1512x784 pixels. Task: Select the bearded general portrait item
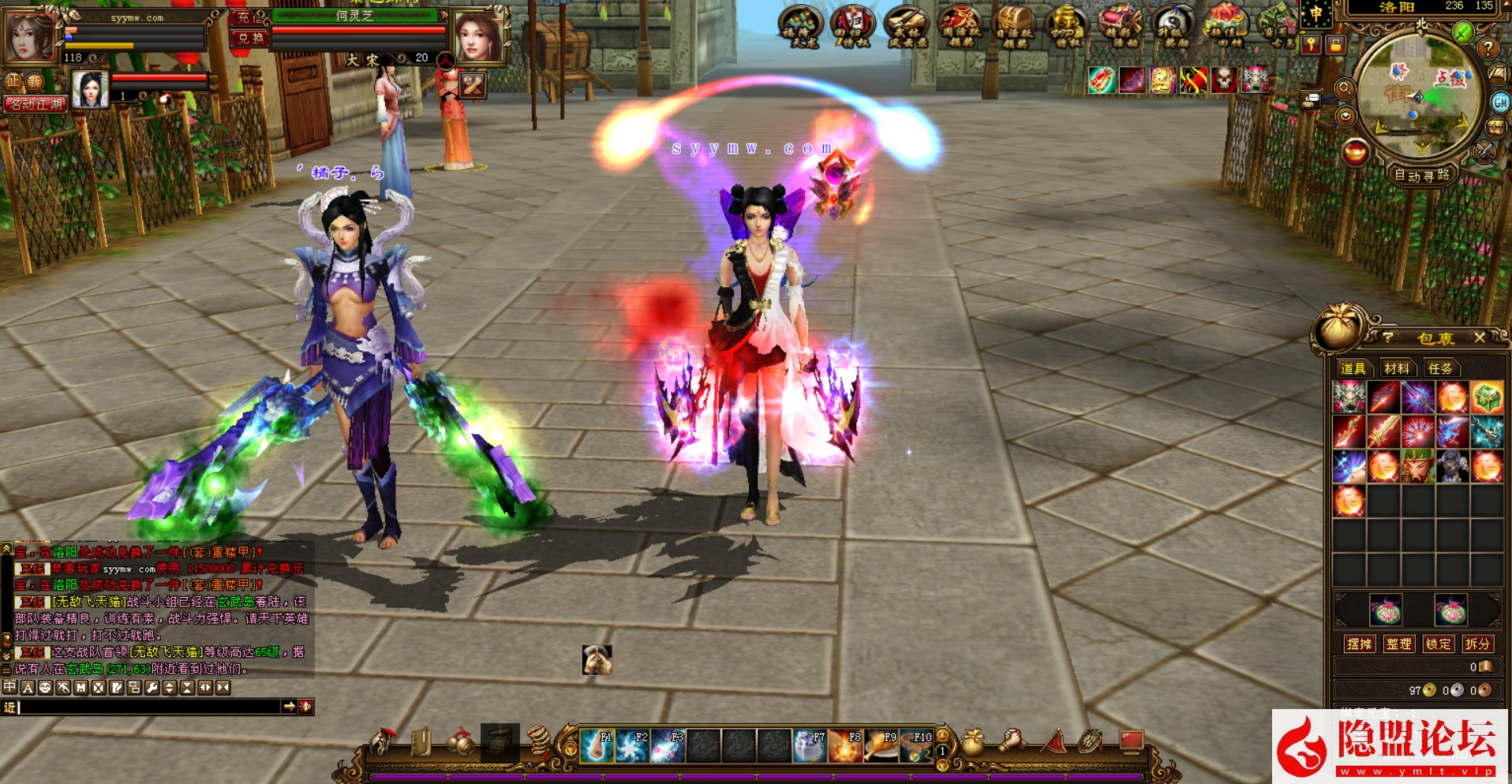[x=1418, y=466]
